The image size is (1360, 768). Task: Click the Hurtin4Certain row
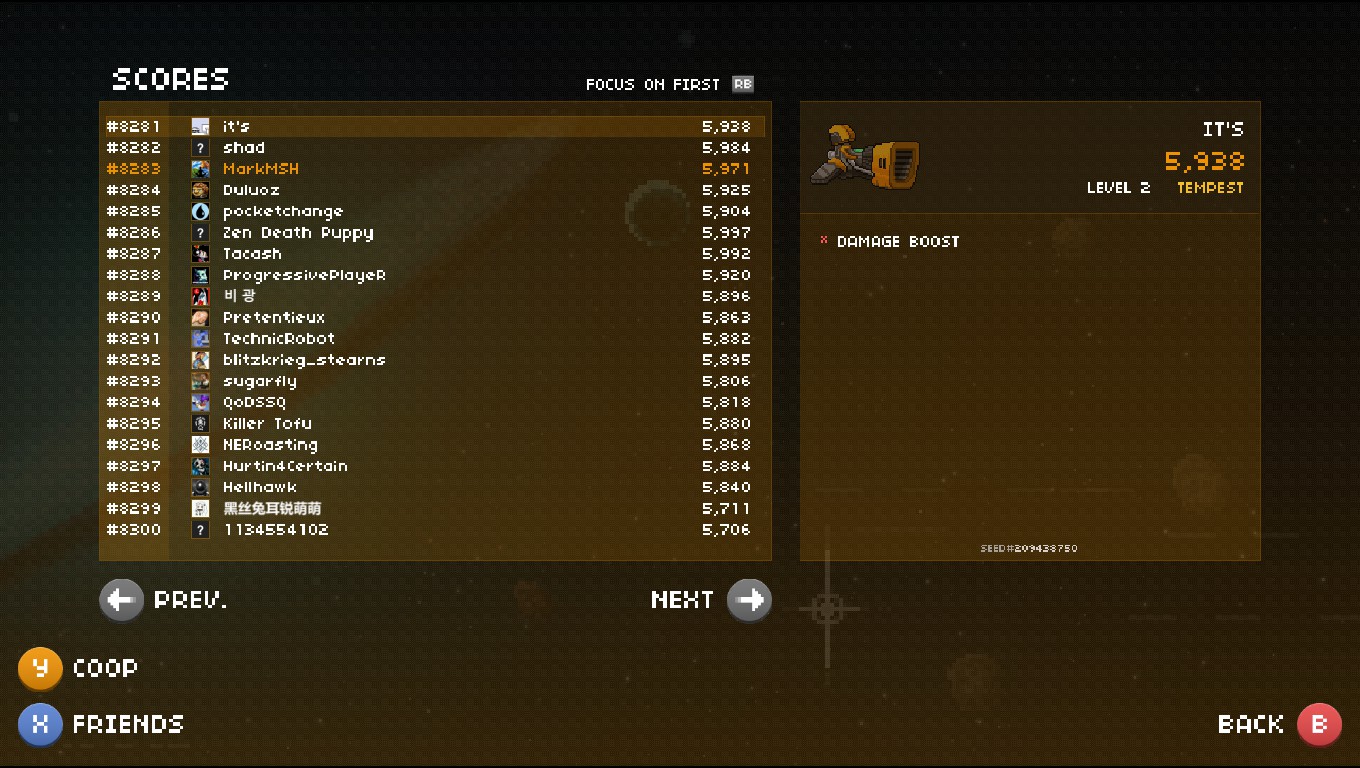(435, 466)
